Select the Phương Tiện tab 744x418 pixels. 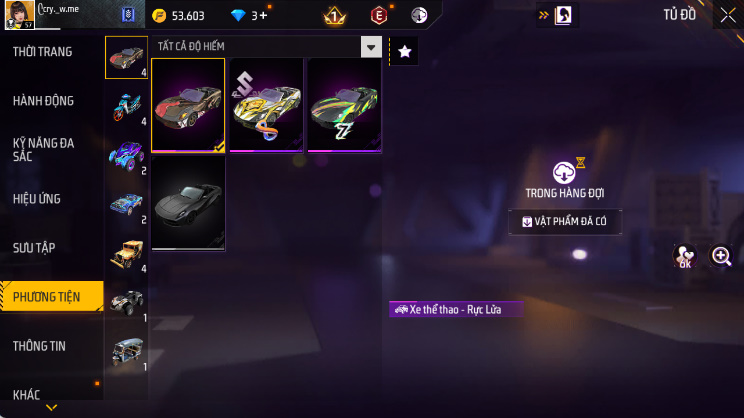[52, 296]
